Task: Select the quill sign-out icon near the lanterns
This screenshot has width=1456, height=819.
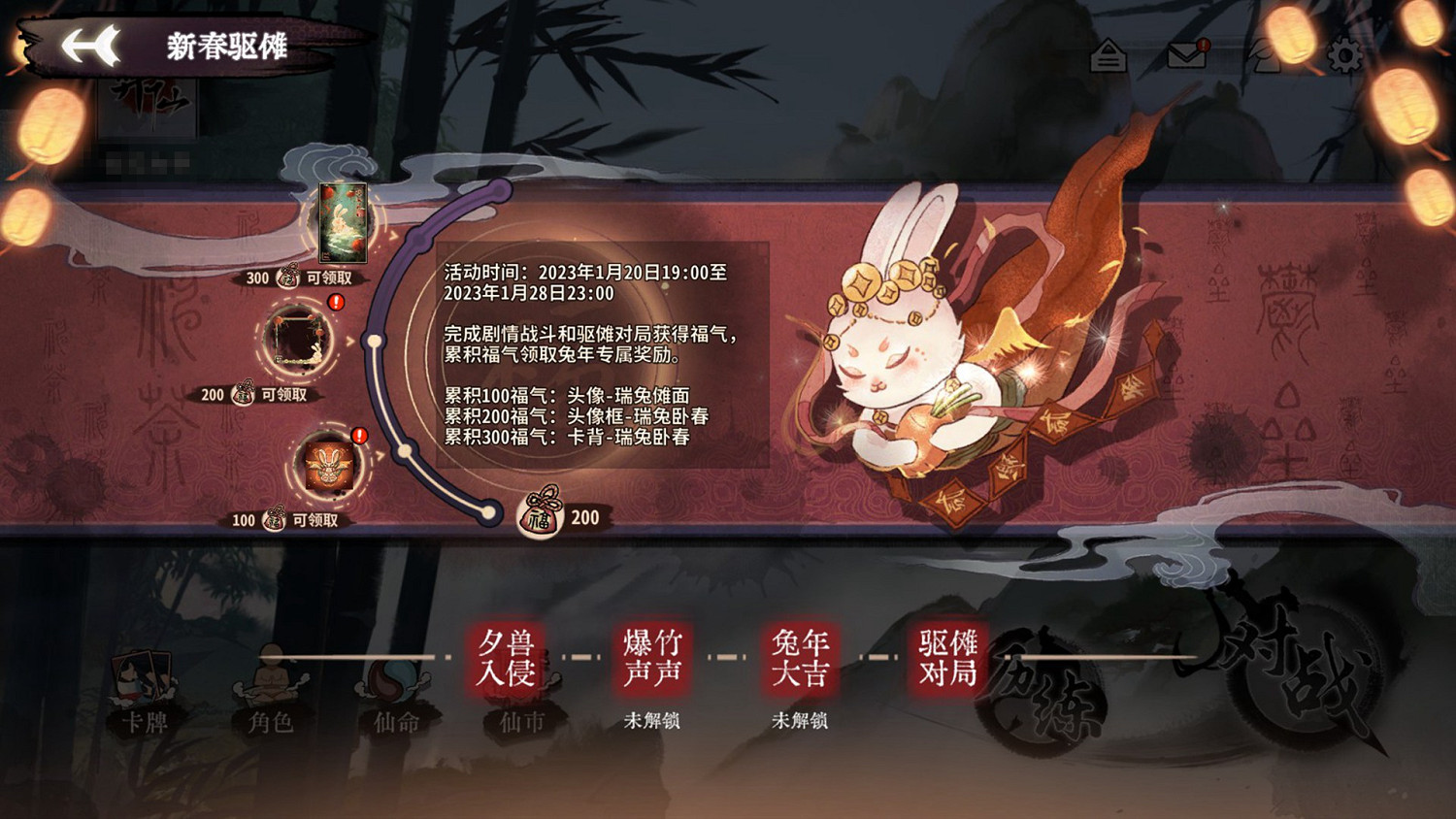Action: [x=1264, y=56]
